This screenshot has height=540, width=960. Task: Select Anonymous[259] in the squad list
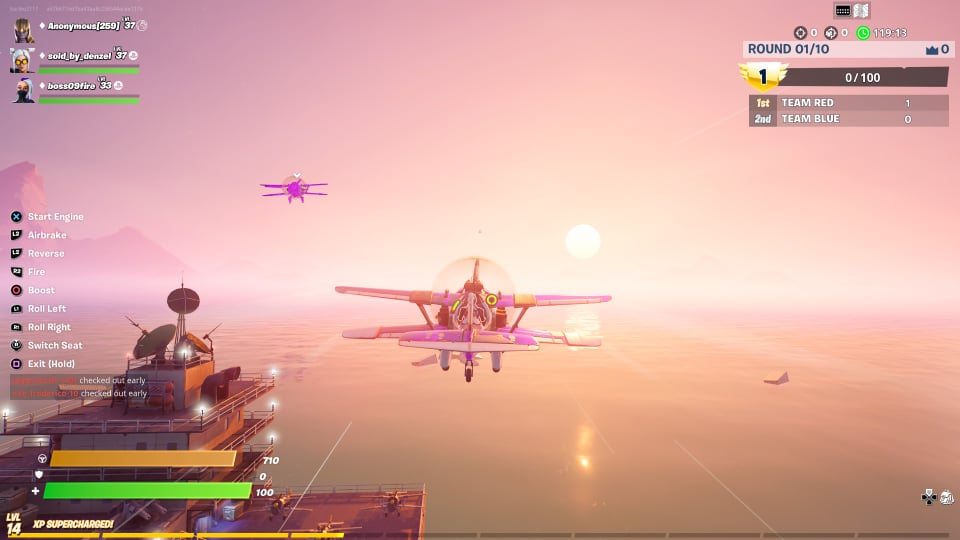pos(88,26)
